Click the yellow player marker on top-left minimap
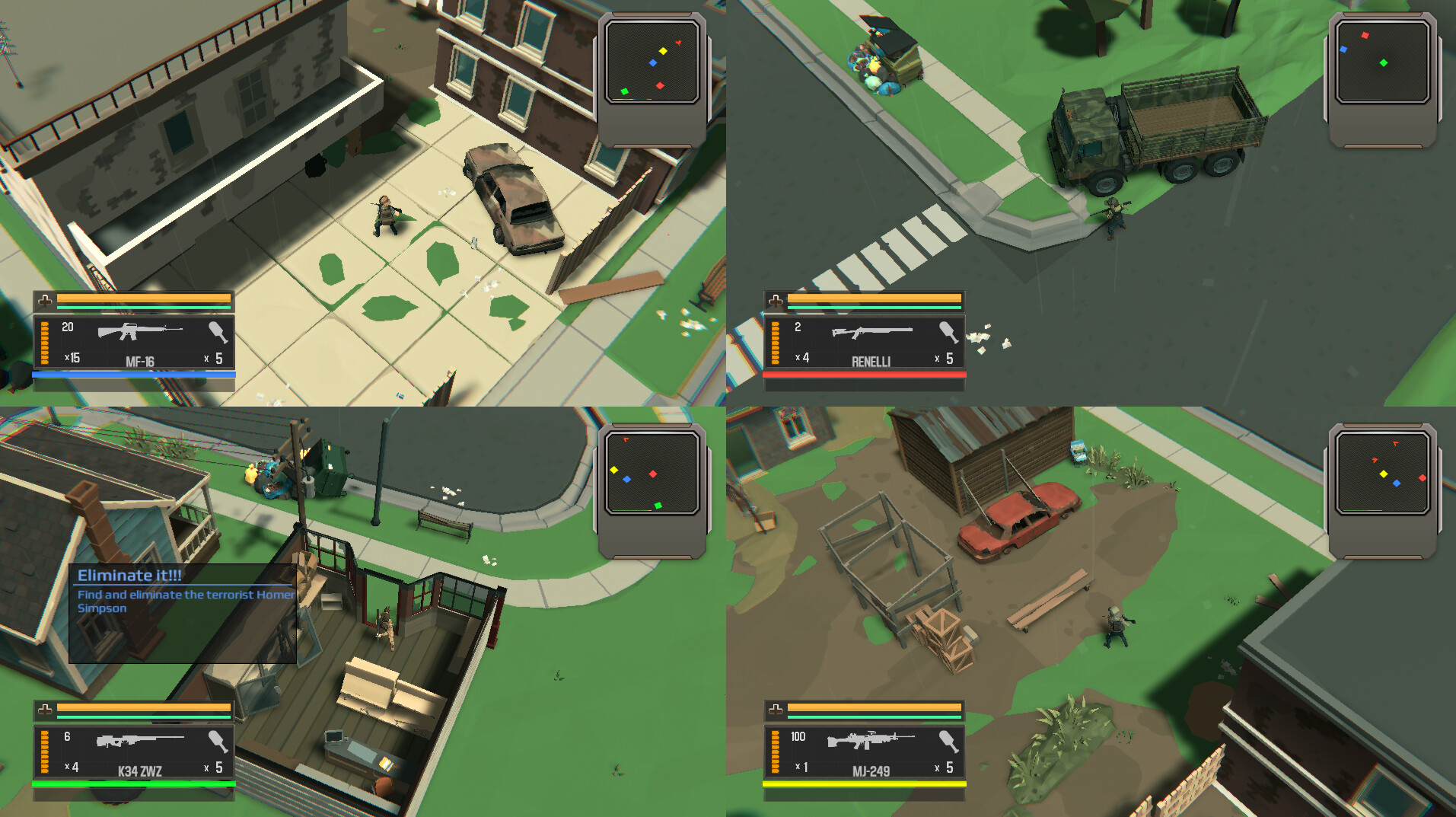The height and width of the screenshot is (817, 1456). pyautogui.click(x=661, y=51)
